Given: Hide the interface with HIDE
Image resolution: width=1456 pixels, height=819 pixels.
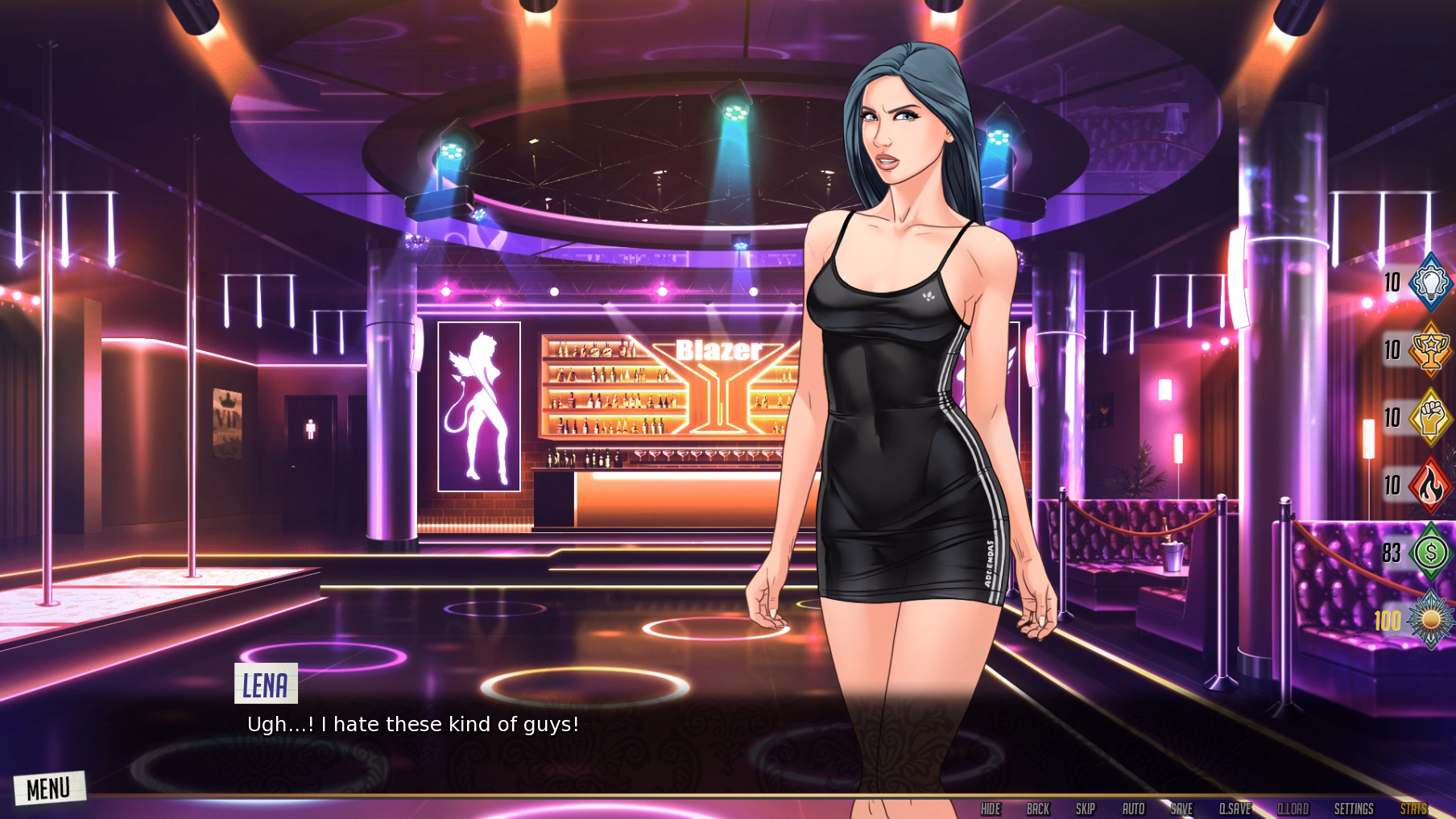Looking at the screenshot, I should 991,809.
